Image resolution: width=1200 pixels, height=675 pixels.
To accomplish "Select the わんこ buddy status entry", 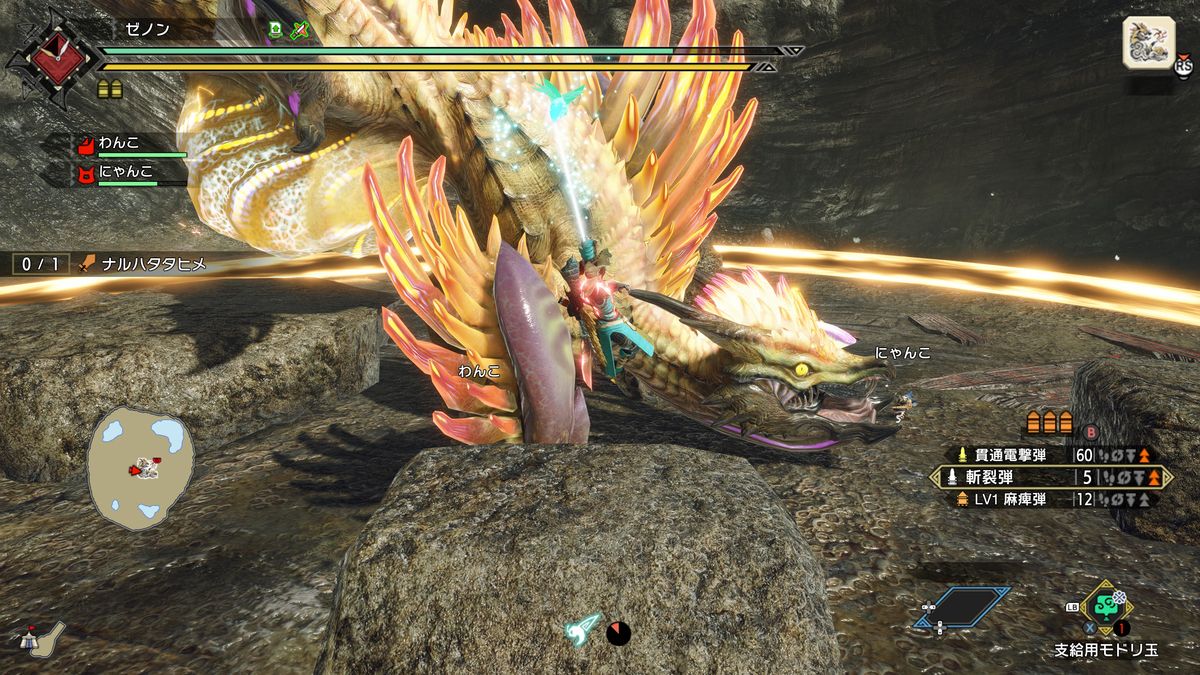I will (130, 146).
